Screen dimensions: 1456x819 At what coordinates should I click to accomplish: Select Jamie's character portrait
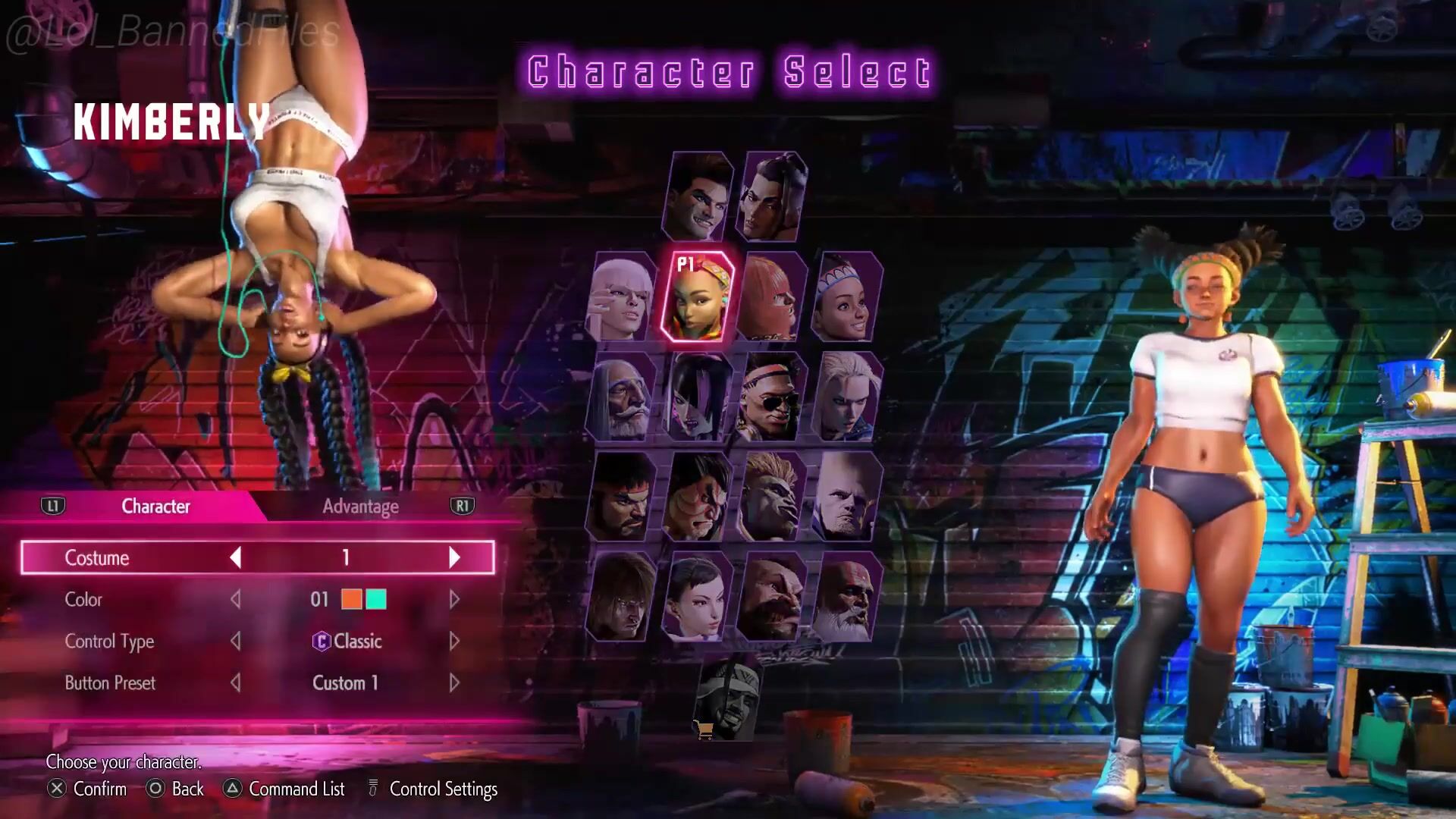pos(772,196)
